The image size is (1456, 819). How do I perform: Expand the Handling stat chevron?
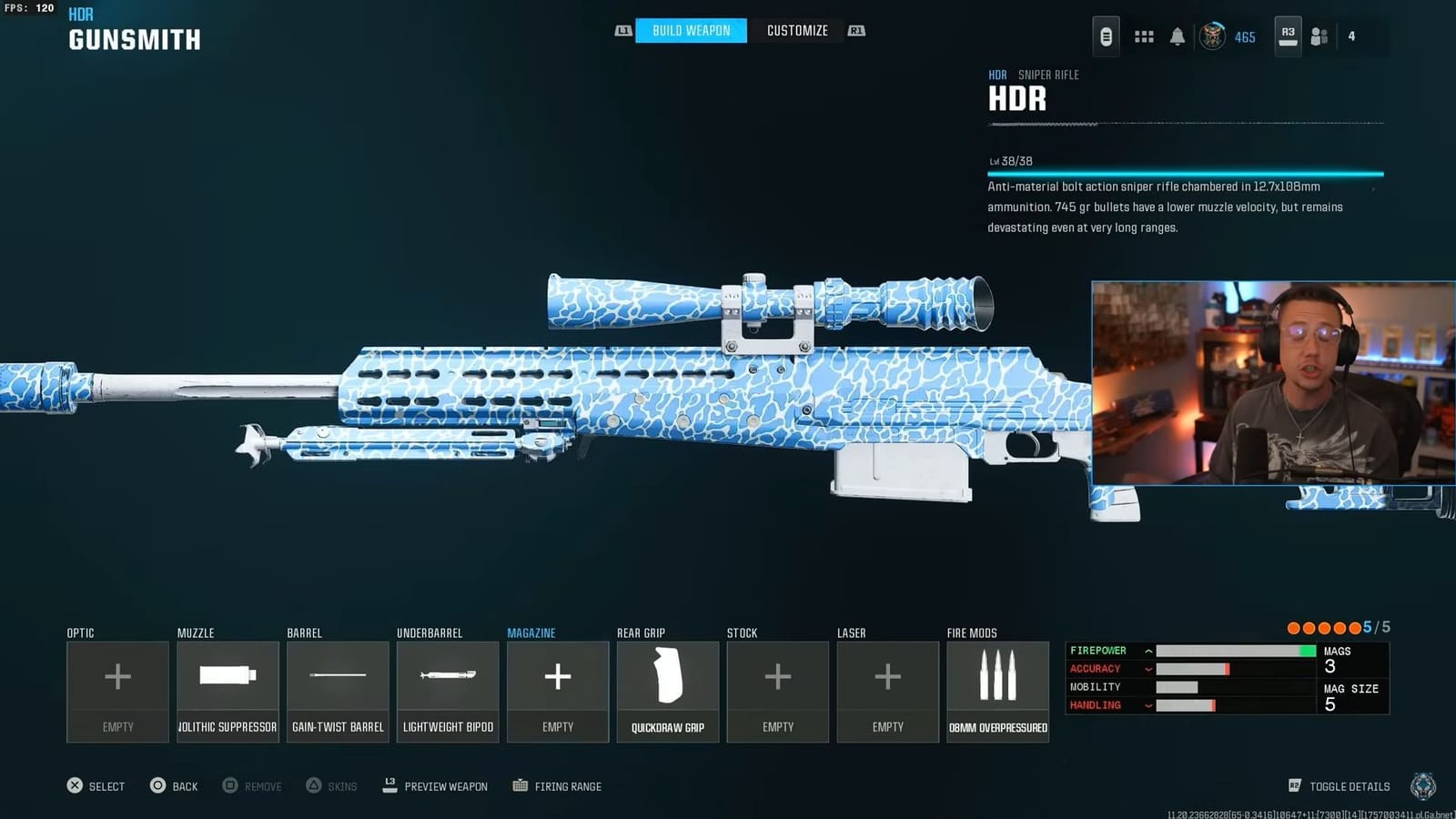coord(1148,705)
